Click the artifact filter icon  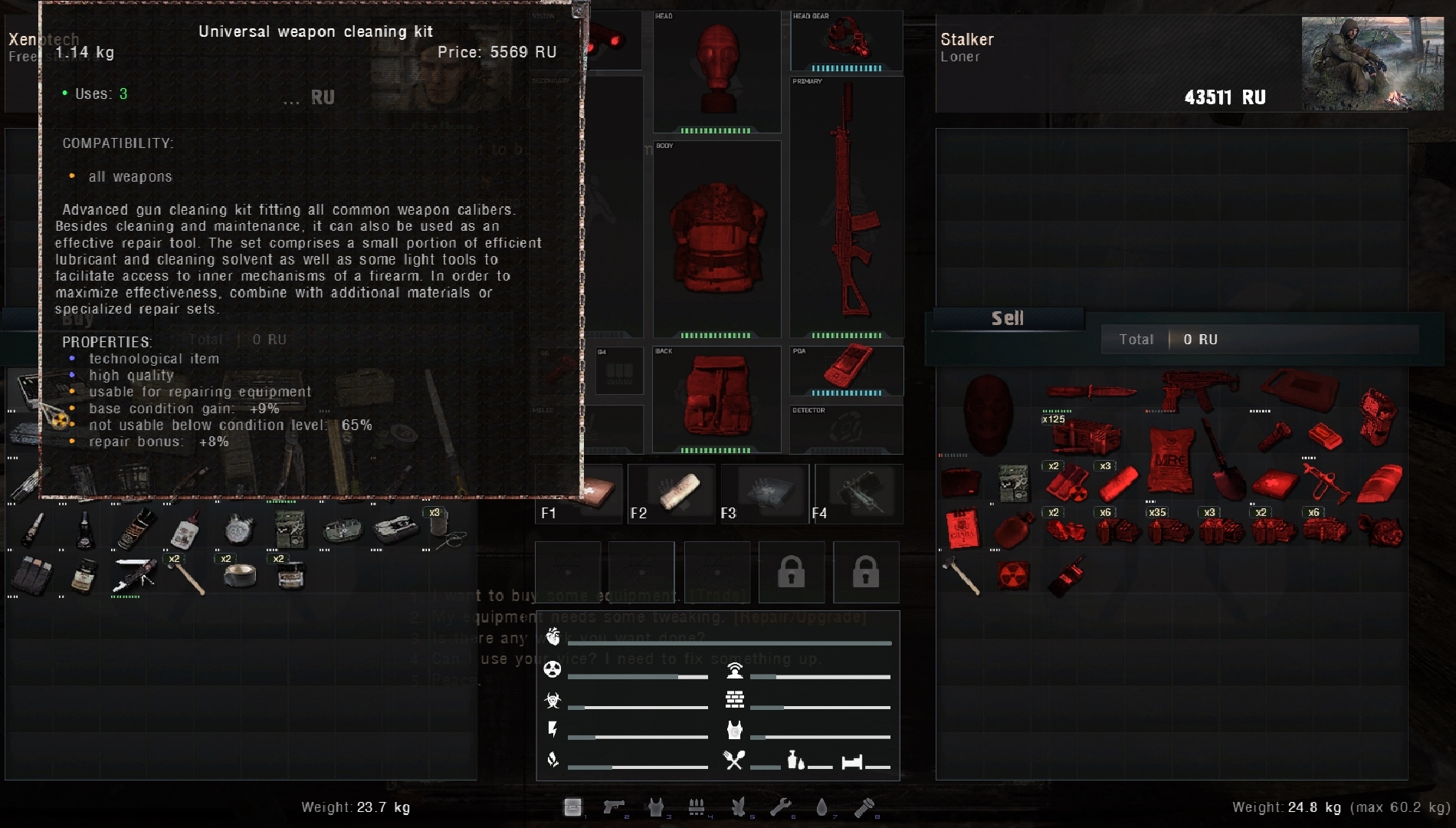coord(737,807)
